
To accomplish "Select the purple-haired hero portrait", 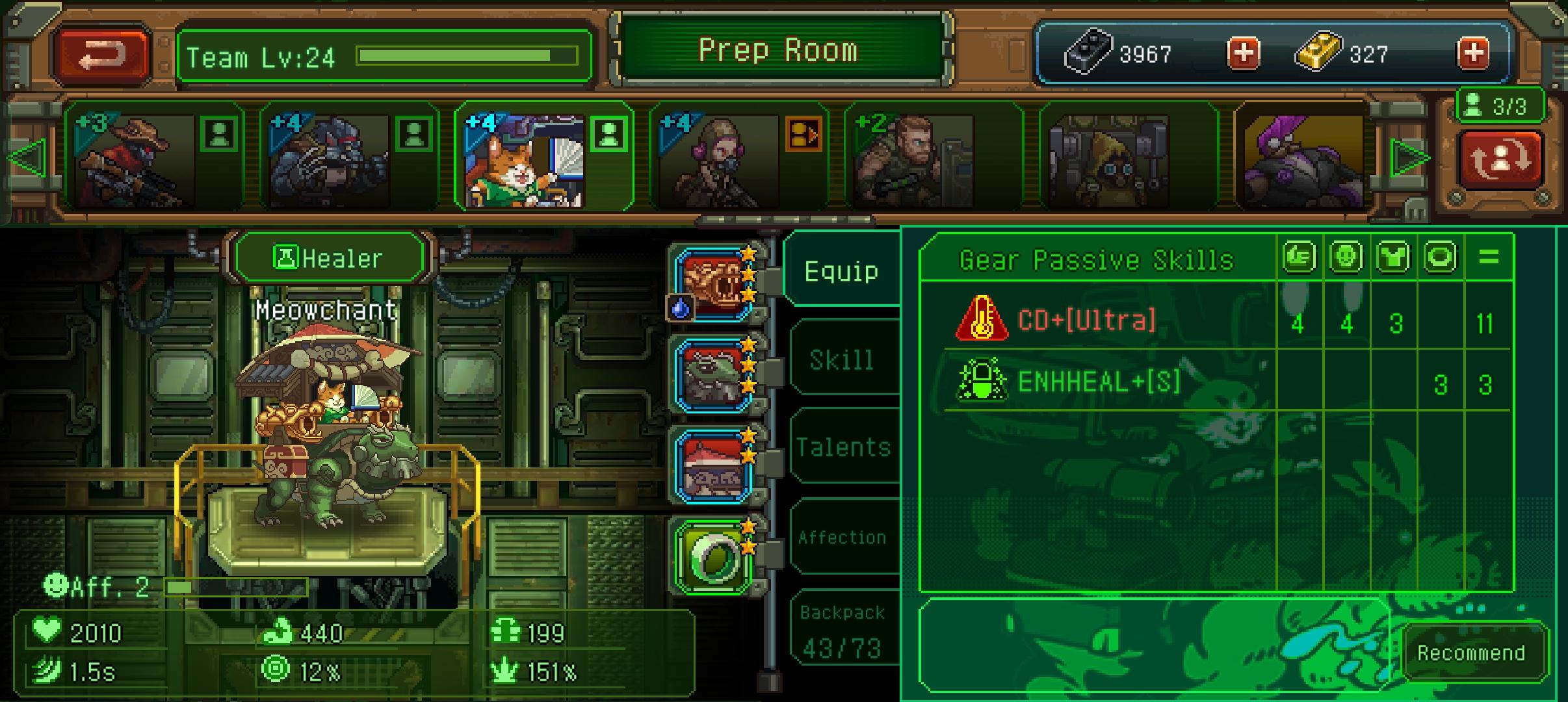I will 1303,159.
